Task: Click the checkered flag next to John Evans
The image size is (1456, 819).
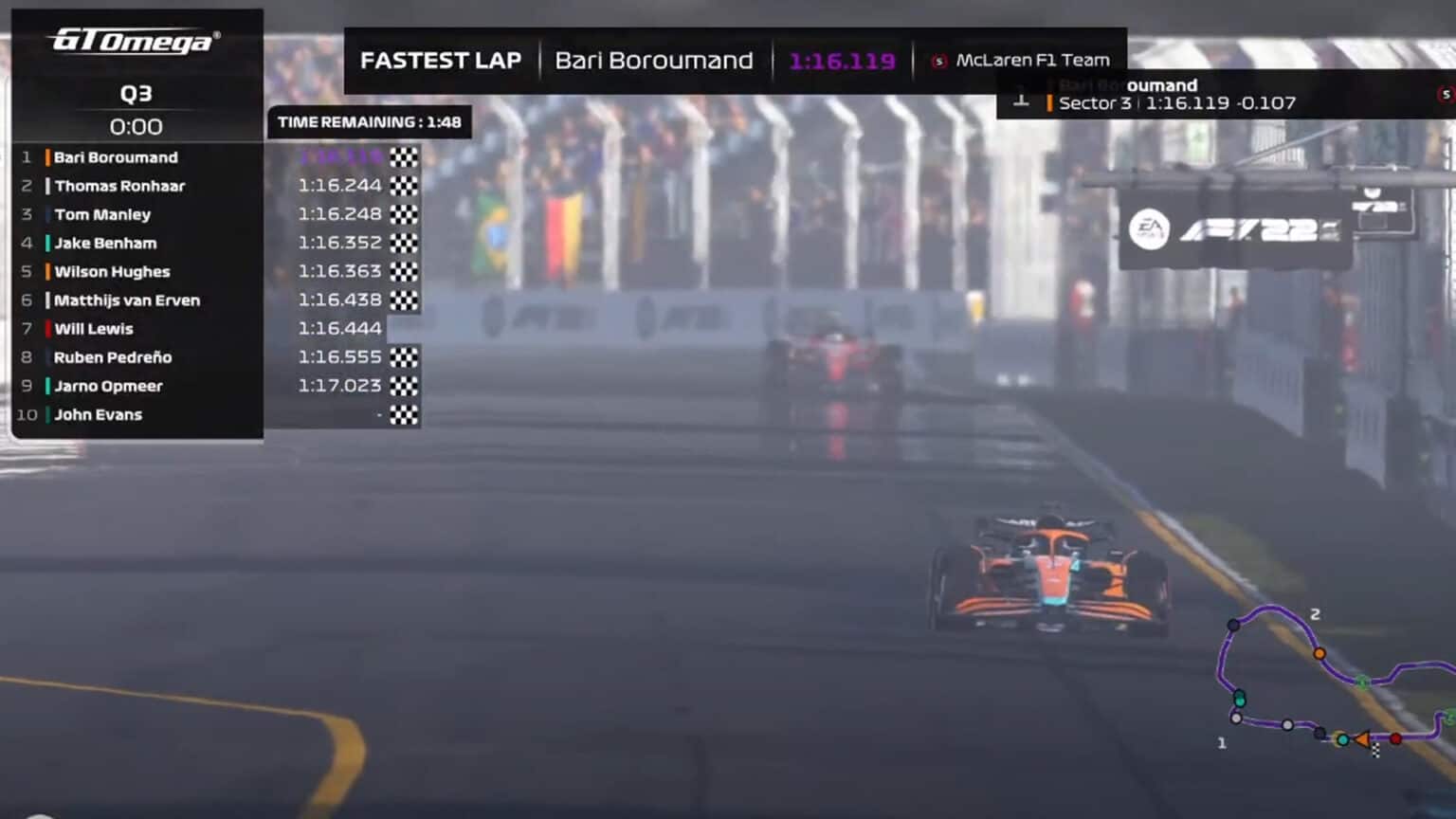Action: [x=406, y=414]
